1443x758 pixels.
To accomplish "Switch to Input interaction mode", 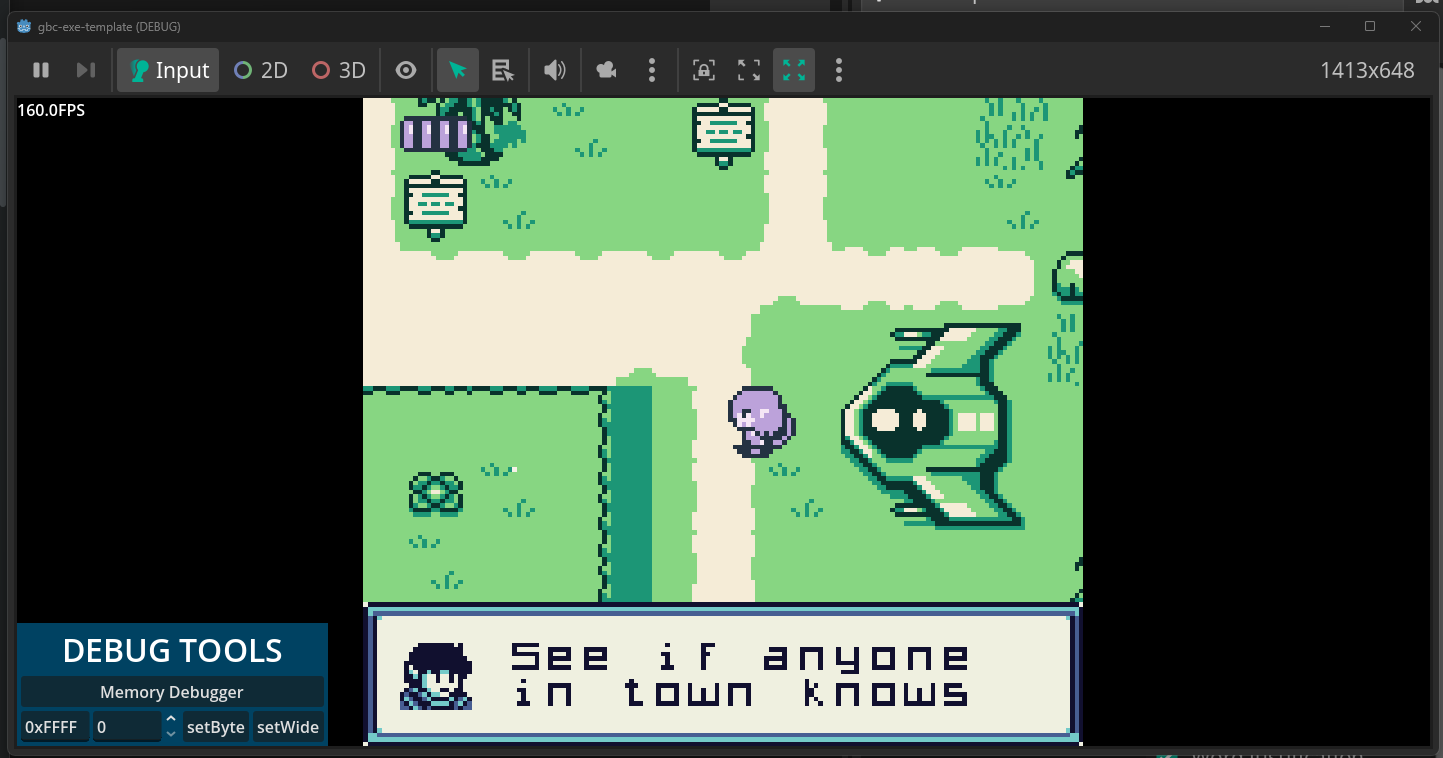I will [x=167, y=70].
